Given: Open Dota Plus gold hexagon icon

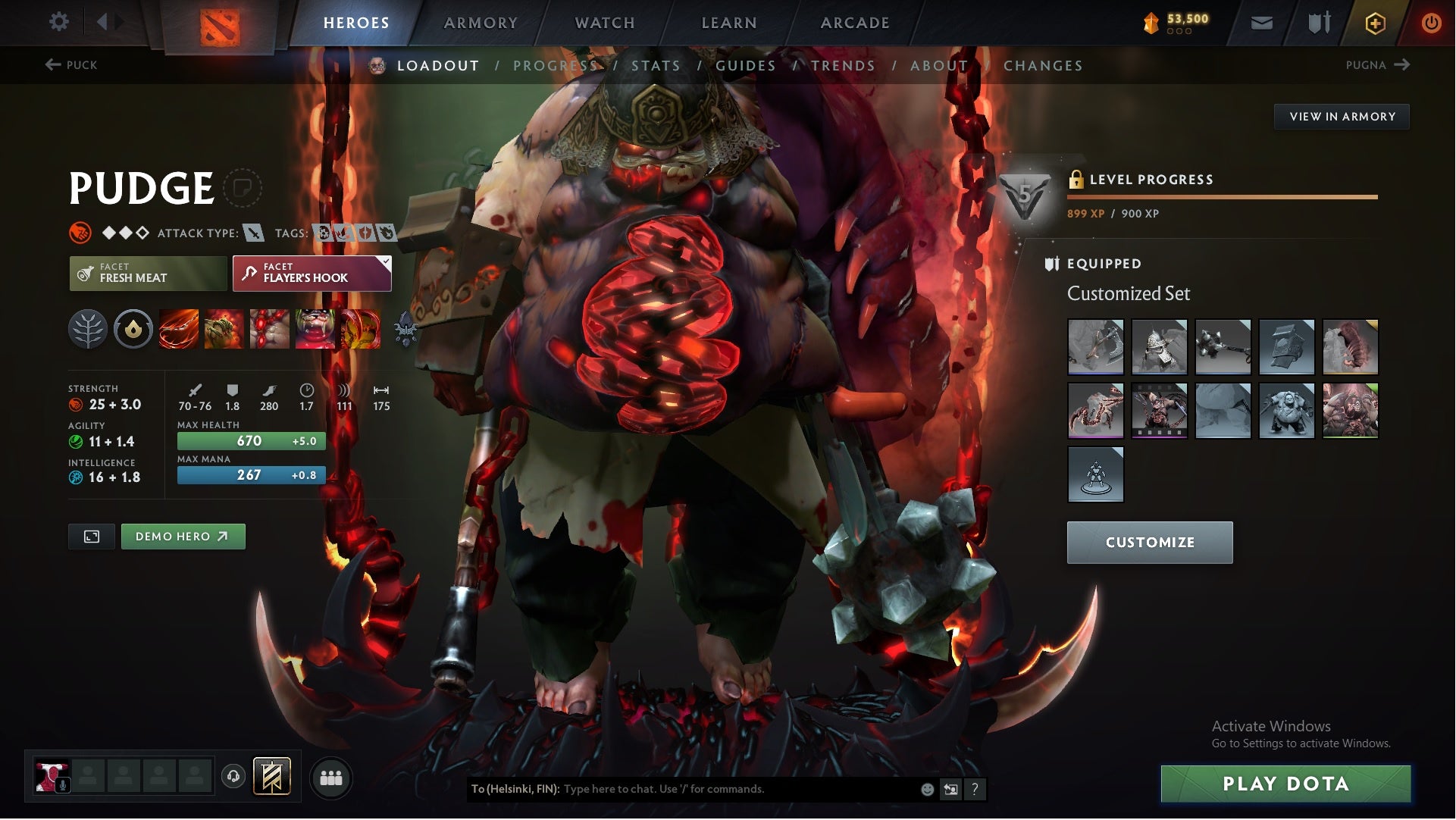Looking at the screenshot, I should (1374, 22).
